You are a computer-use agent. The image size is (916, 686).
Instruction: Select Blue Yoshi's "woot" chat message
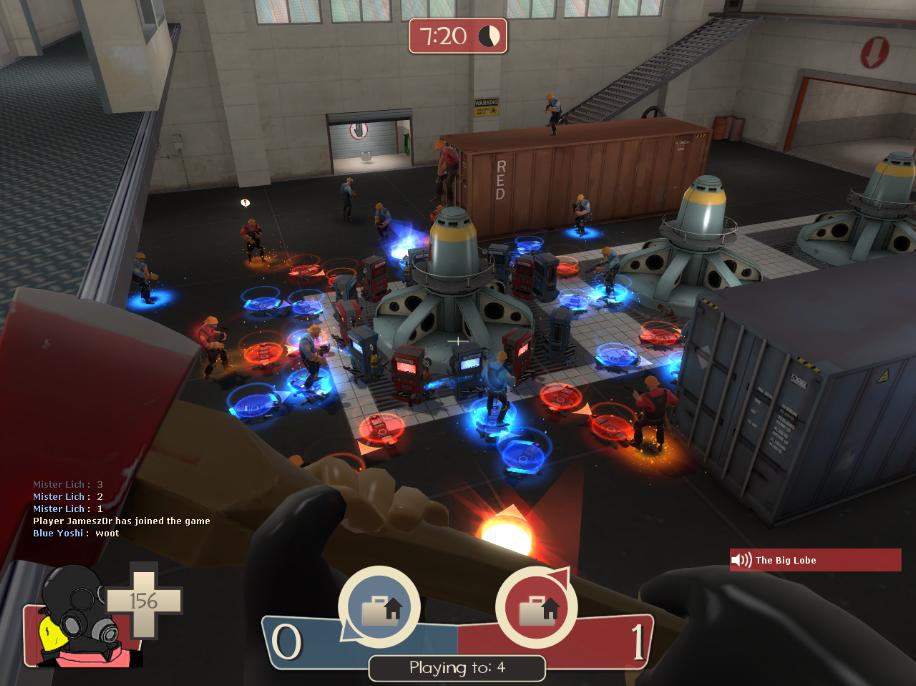click(x=76, y=533)
